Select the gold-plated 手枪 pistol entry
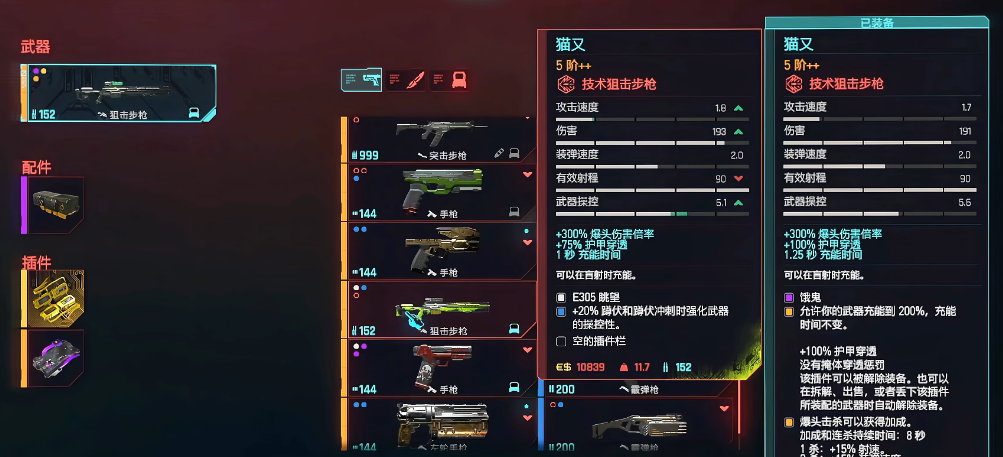The width and height of the screenshot is (1003, 457). click(x=440, y=250)
